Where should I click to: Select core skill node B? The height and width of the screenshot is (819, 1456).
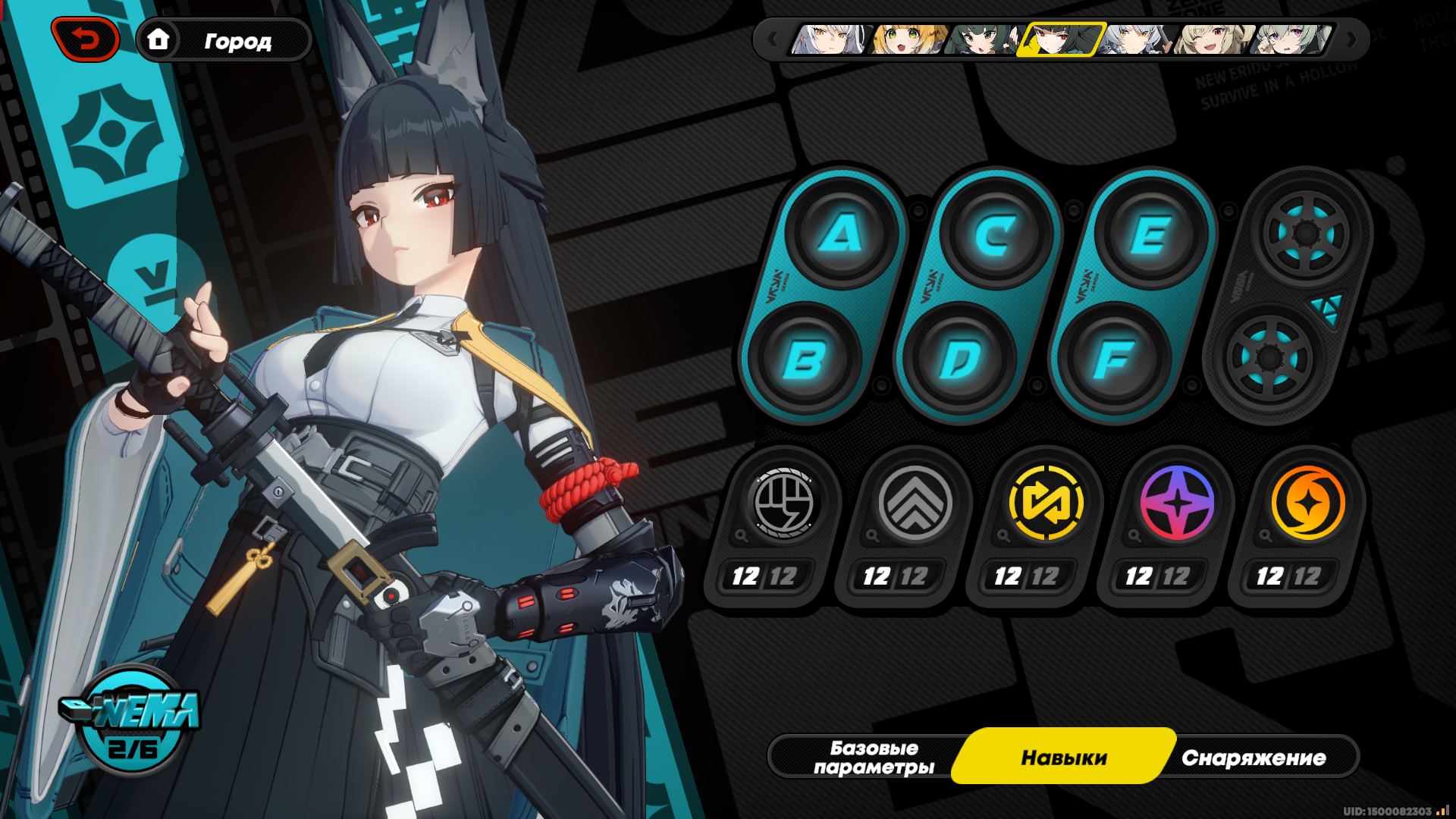(804, 359)
